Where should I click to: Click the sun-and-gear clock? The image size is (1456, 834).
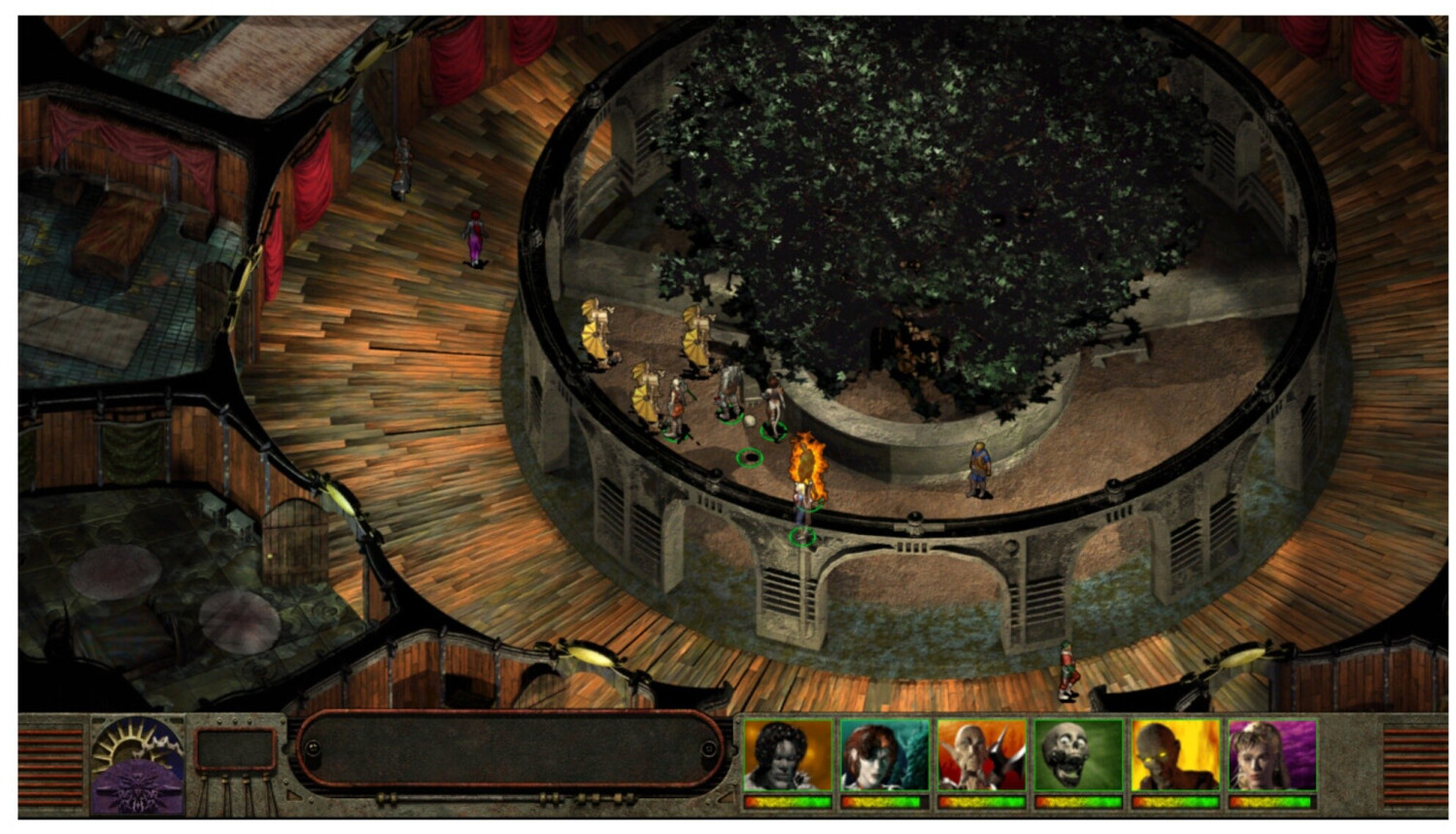pos(137,744)
